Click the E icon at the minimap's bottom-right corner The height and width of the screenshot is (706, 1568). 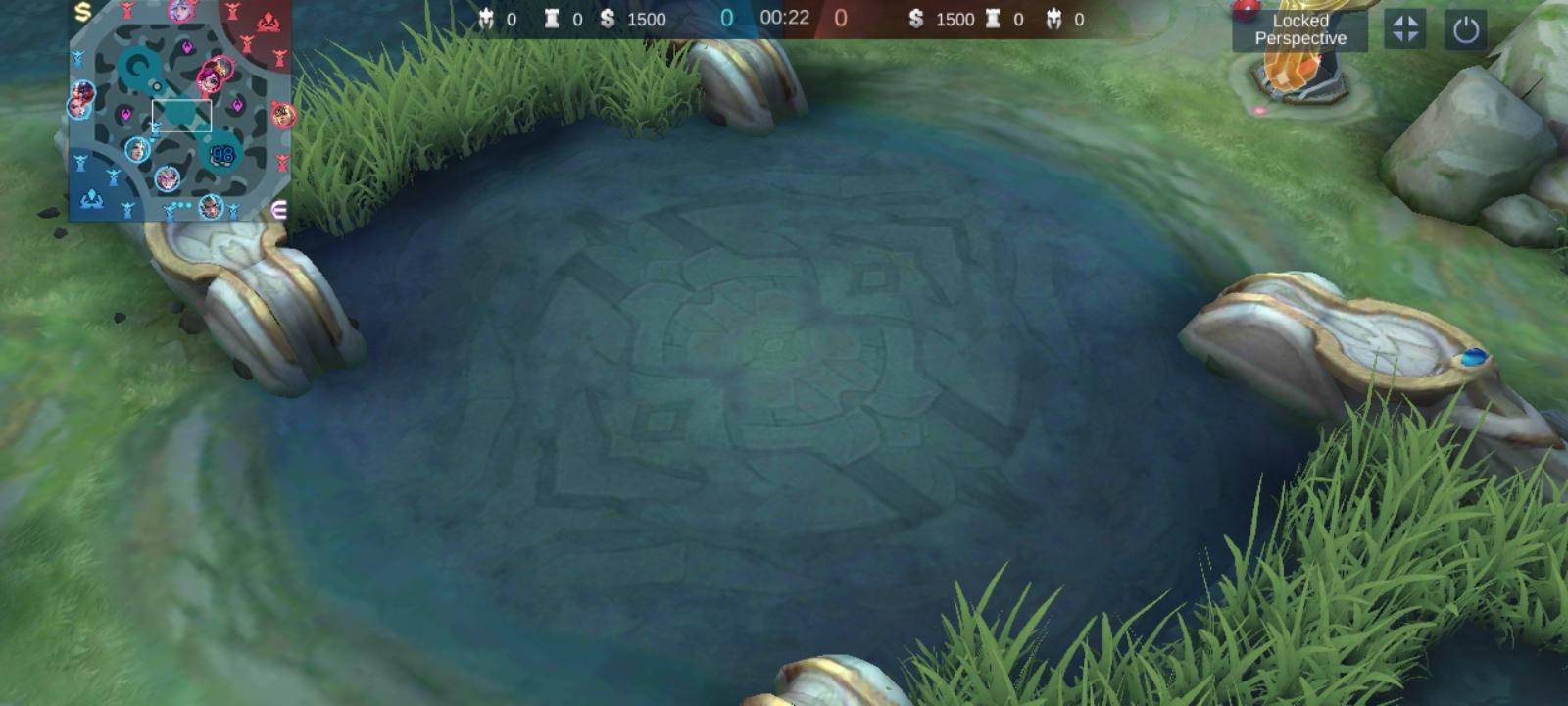point(279,209)
